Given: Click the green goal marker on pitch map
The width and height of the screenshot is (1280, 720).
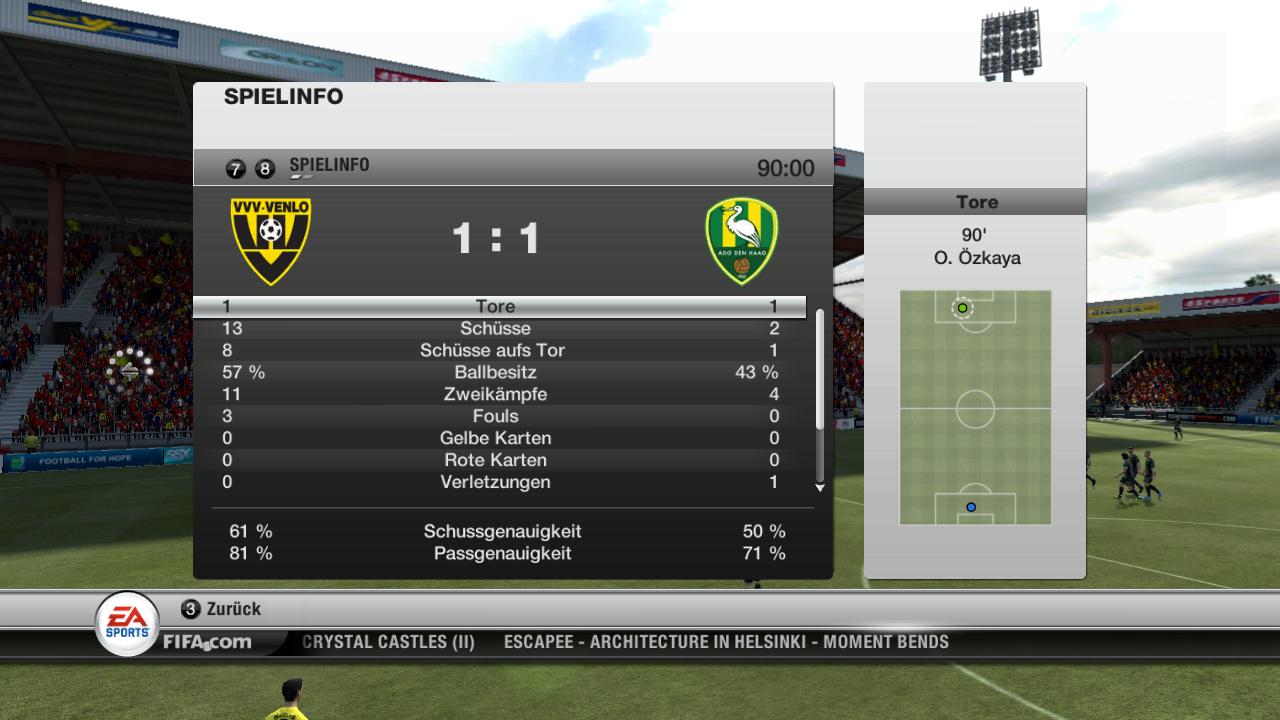Looking at the screenshot, I should (963, 308).
